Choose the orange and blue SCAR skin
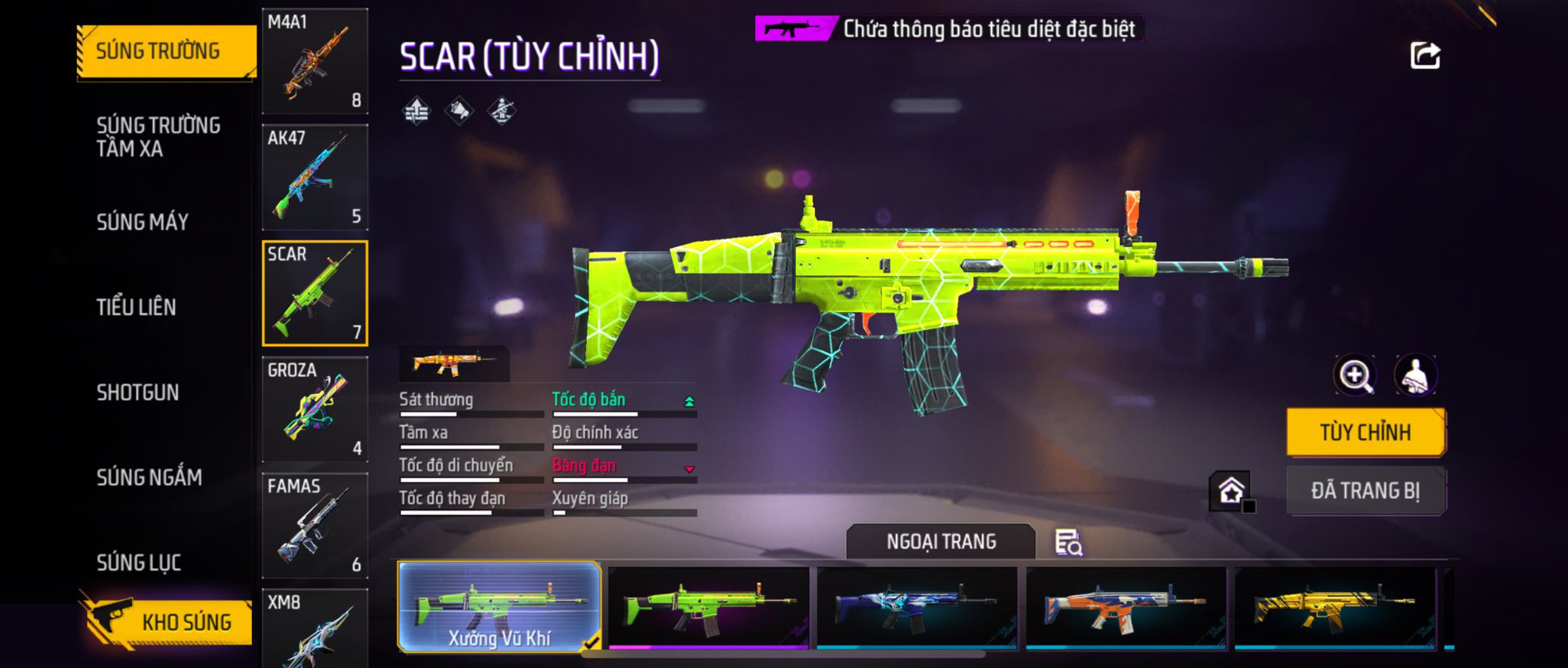 tap(1126, 607)
